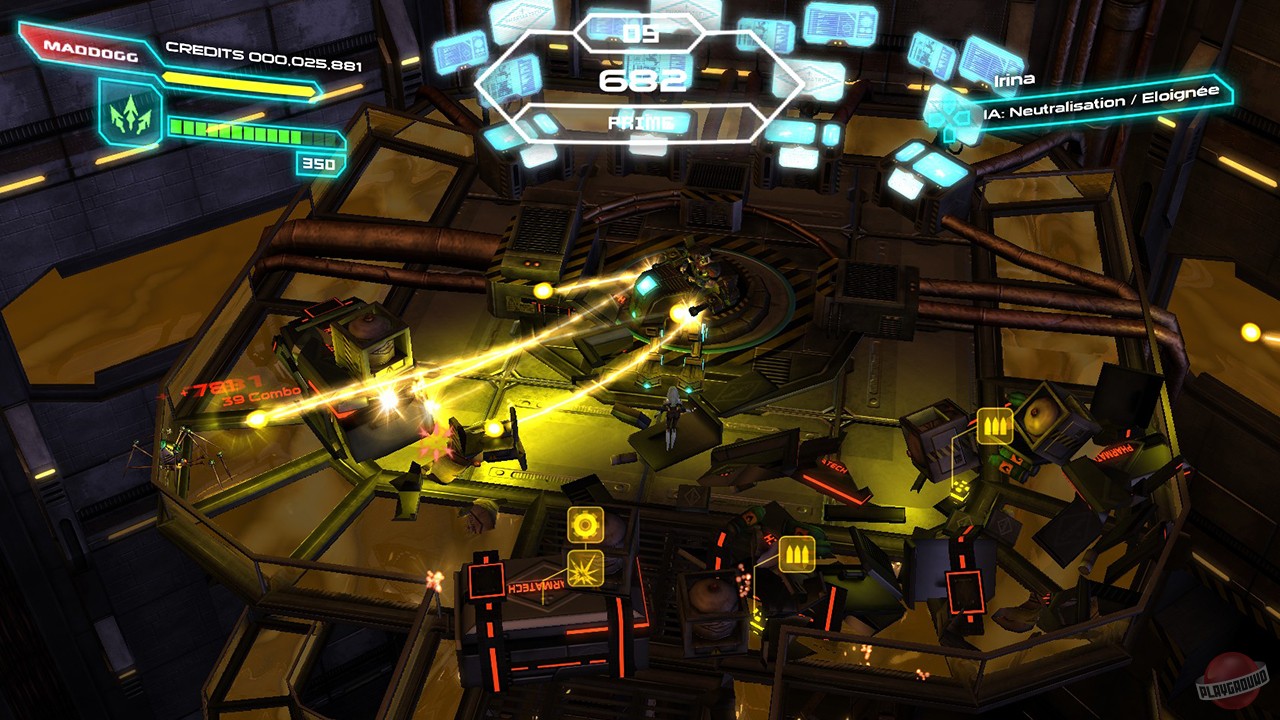Click the ammo bullets icon beside the green crate

(x=994, y=424)
